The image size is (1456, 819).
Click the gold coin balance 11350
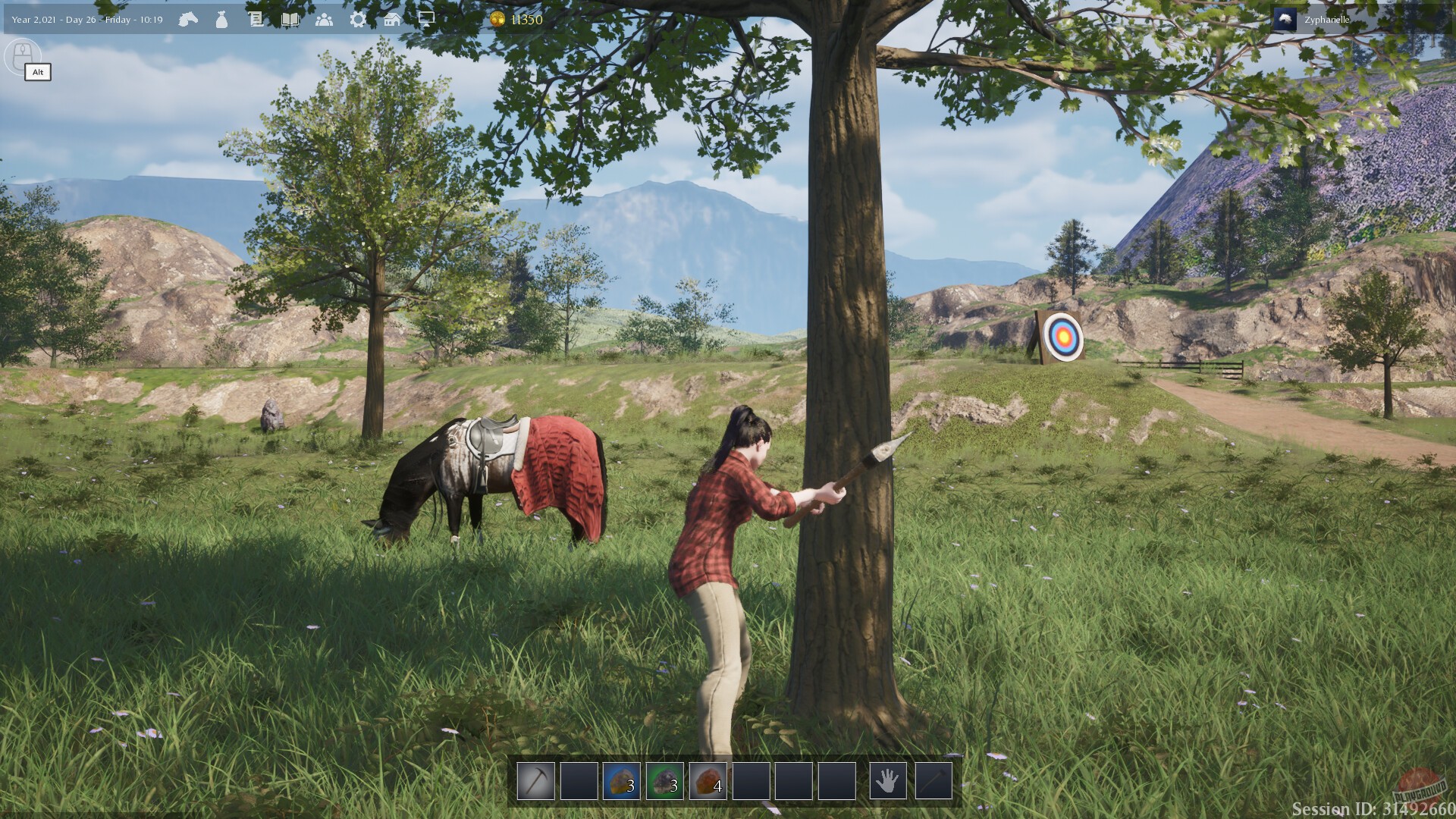[519, 18]
